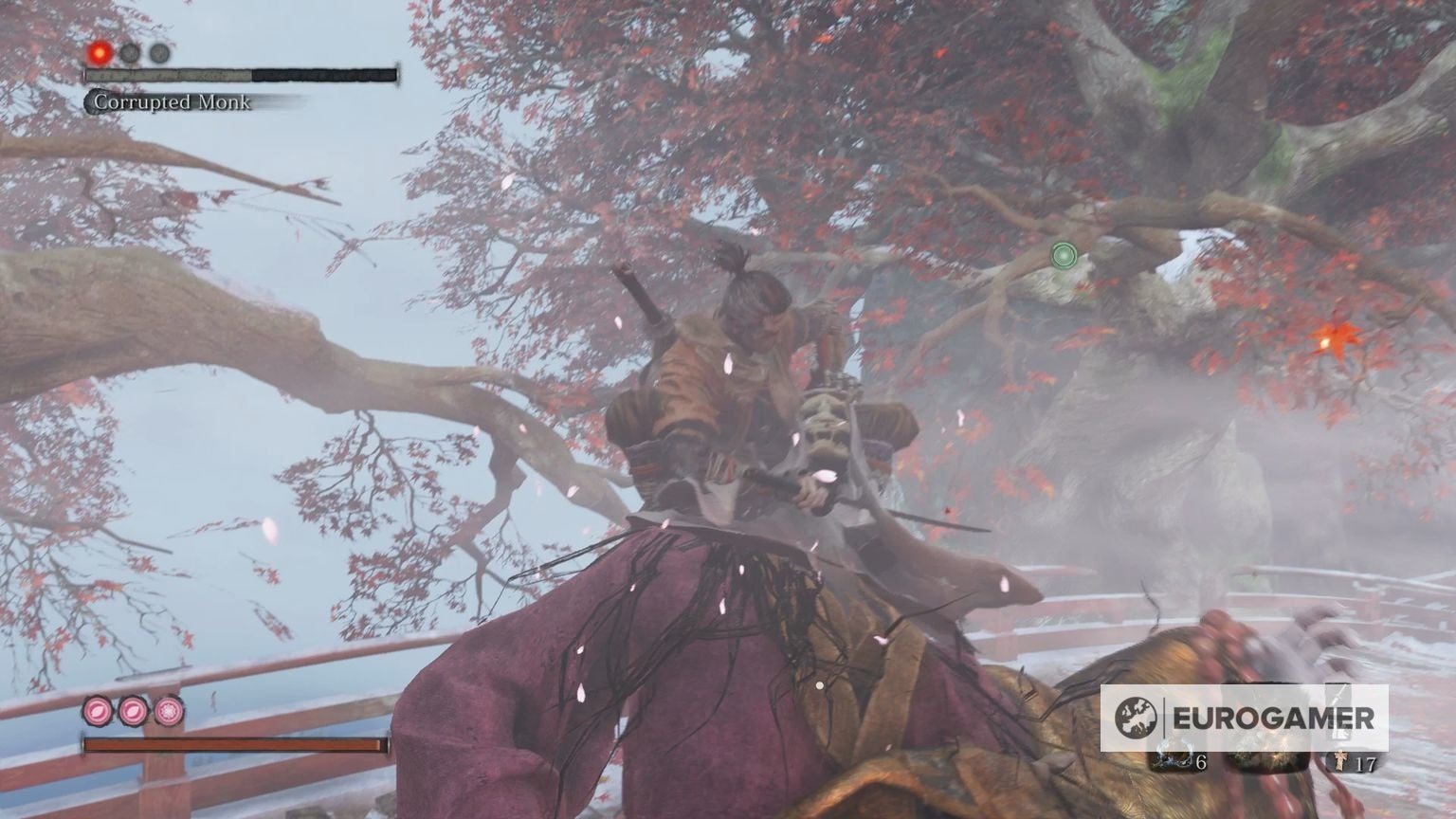Toggle the lit red deathblow marker
1456x819 pixels.
point(99,52)
